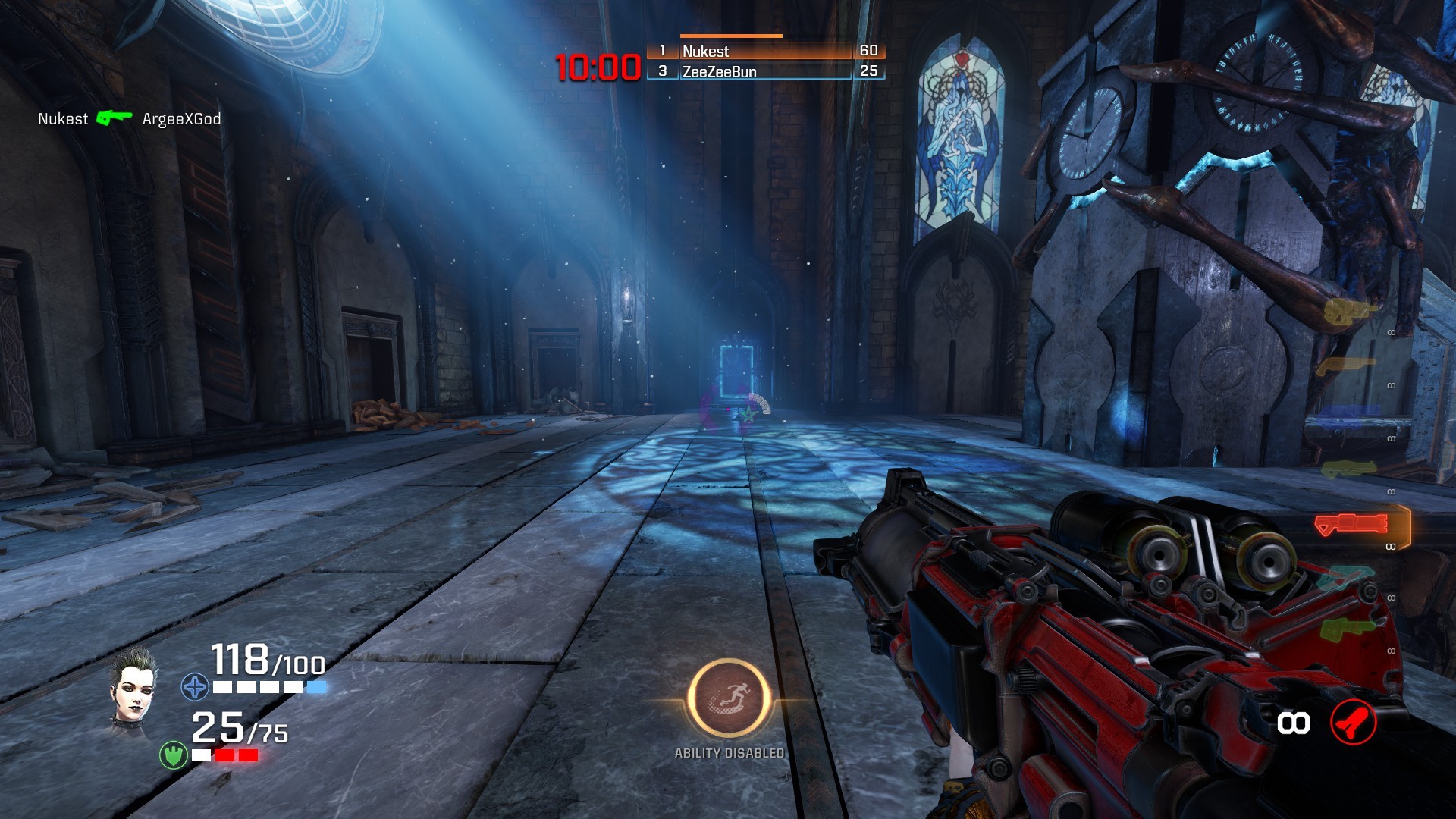This screenshot has height=819, width=1456.
Task: Activate the disabled champion ability icon
Action: (729, 698)
